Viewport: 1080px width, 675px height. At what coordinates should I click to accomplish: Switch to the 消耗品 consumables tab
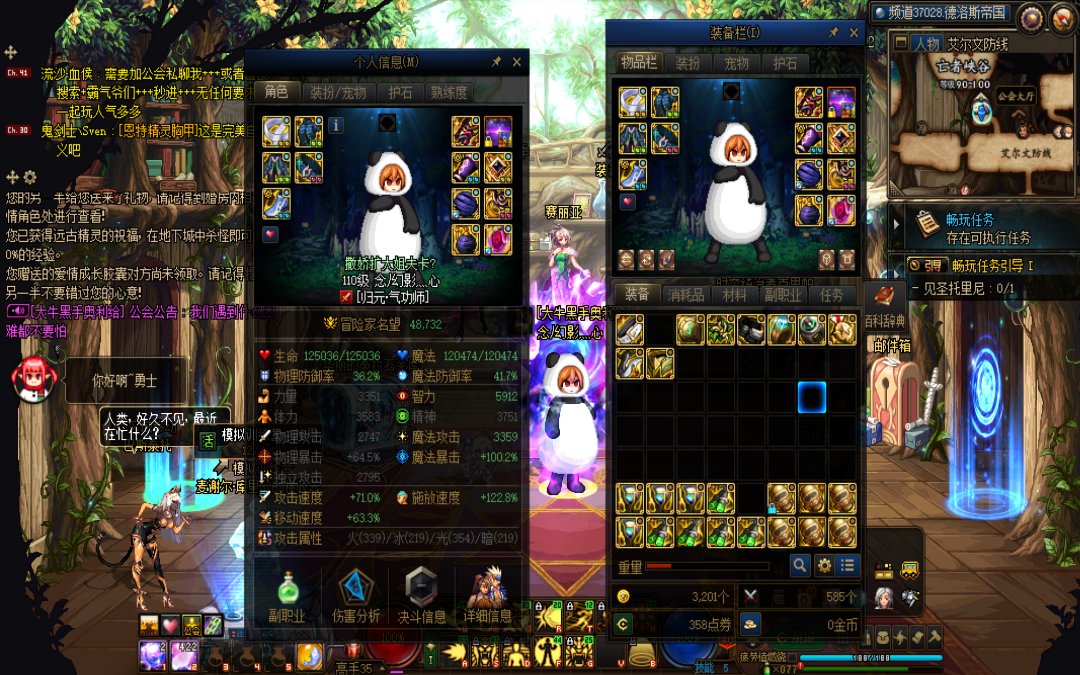point(686,294)
